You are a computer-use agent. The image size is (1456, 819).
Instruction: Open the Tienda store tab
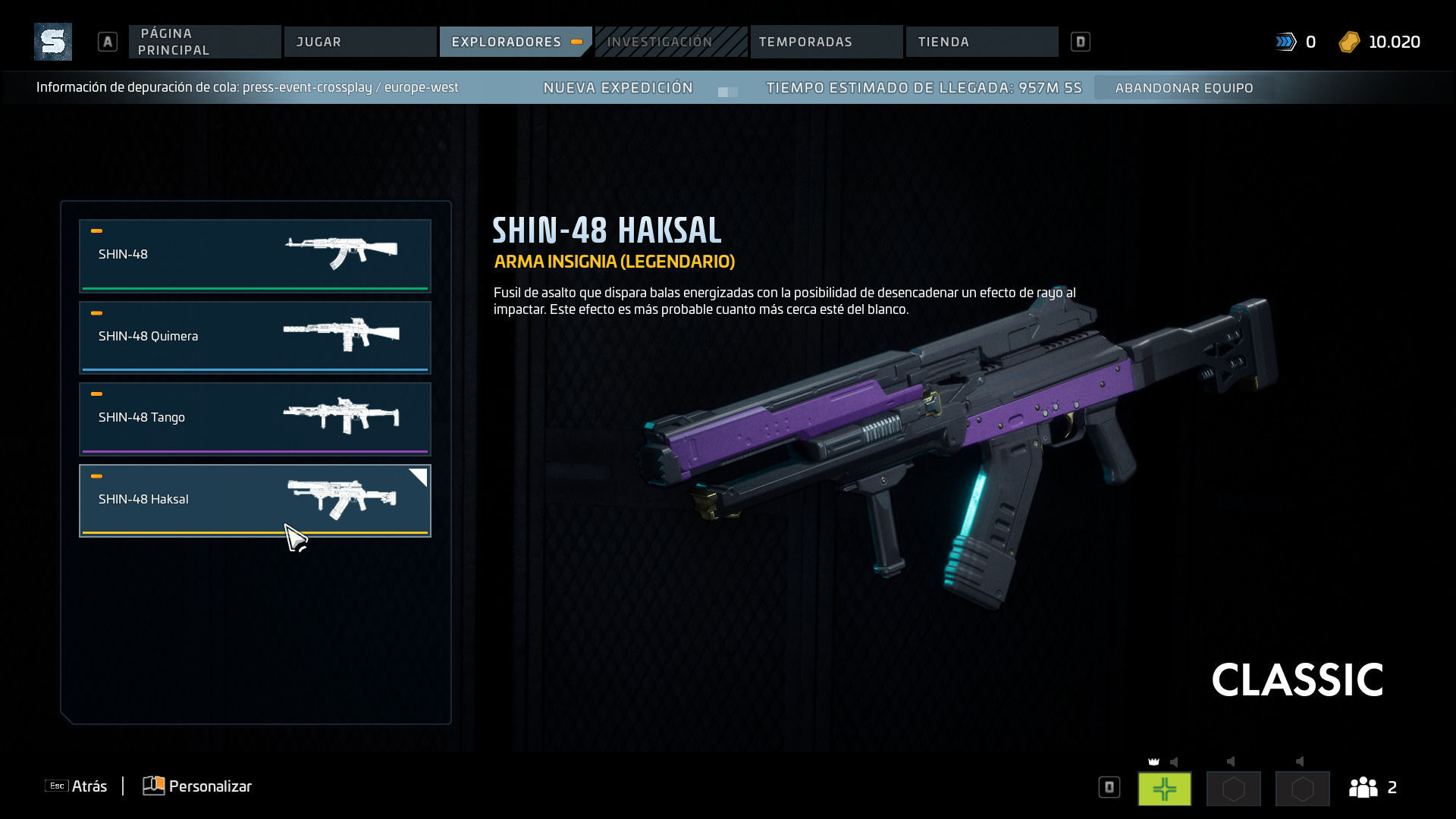pos(981,42)
